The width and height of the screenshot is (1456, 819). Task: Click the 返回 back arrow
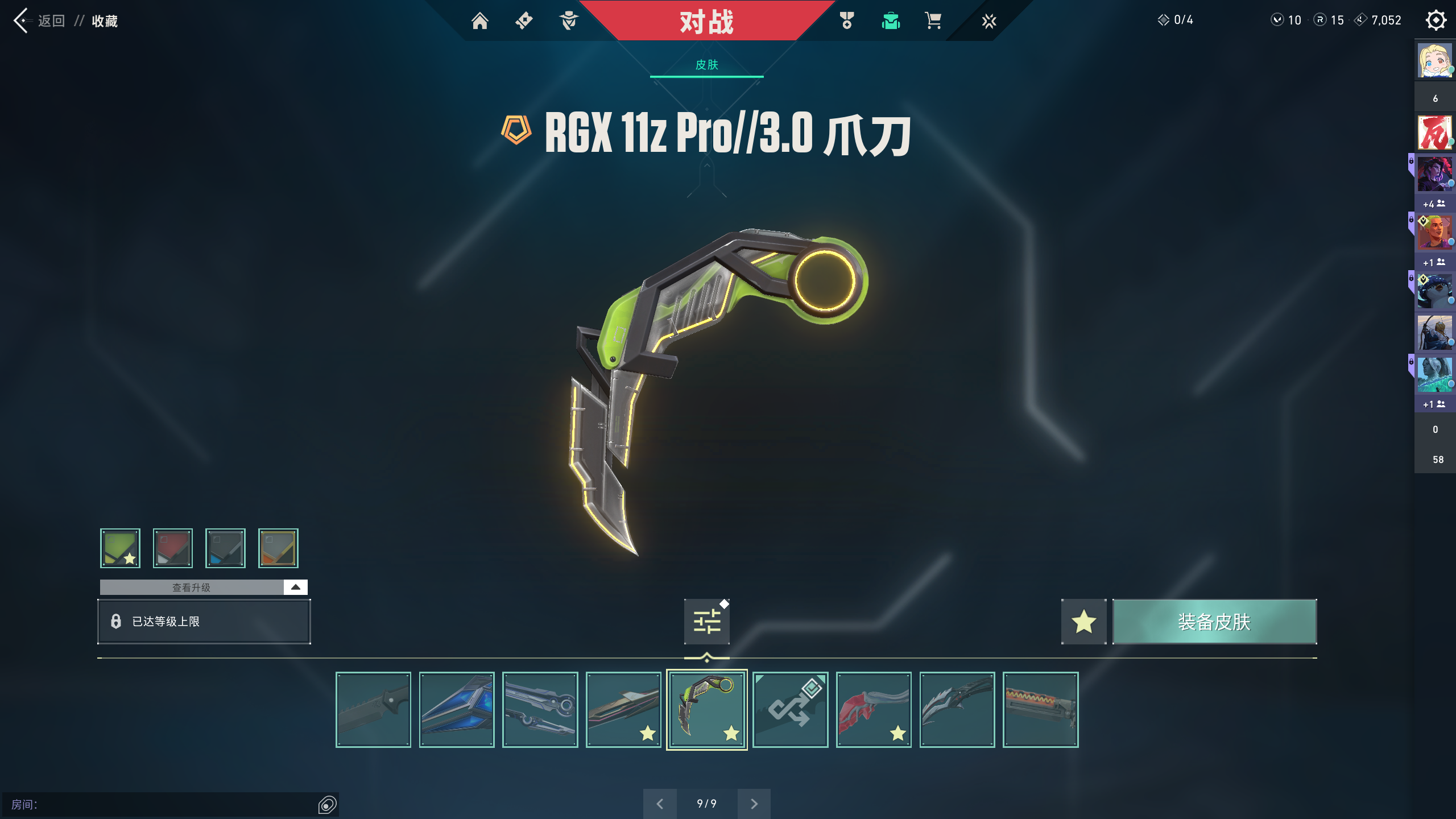22,21
